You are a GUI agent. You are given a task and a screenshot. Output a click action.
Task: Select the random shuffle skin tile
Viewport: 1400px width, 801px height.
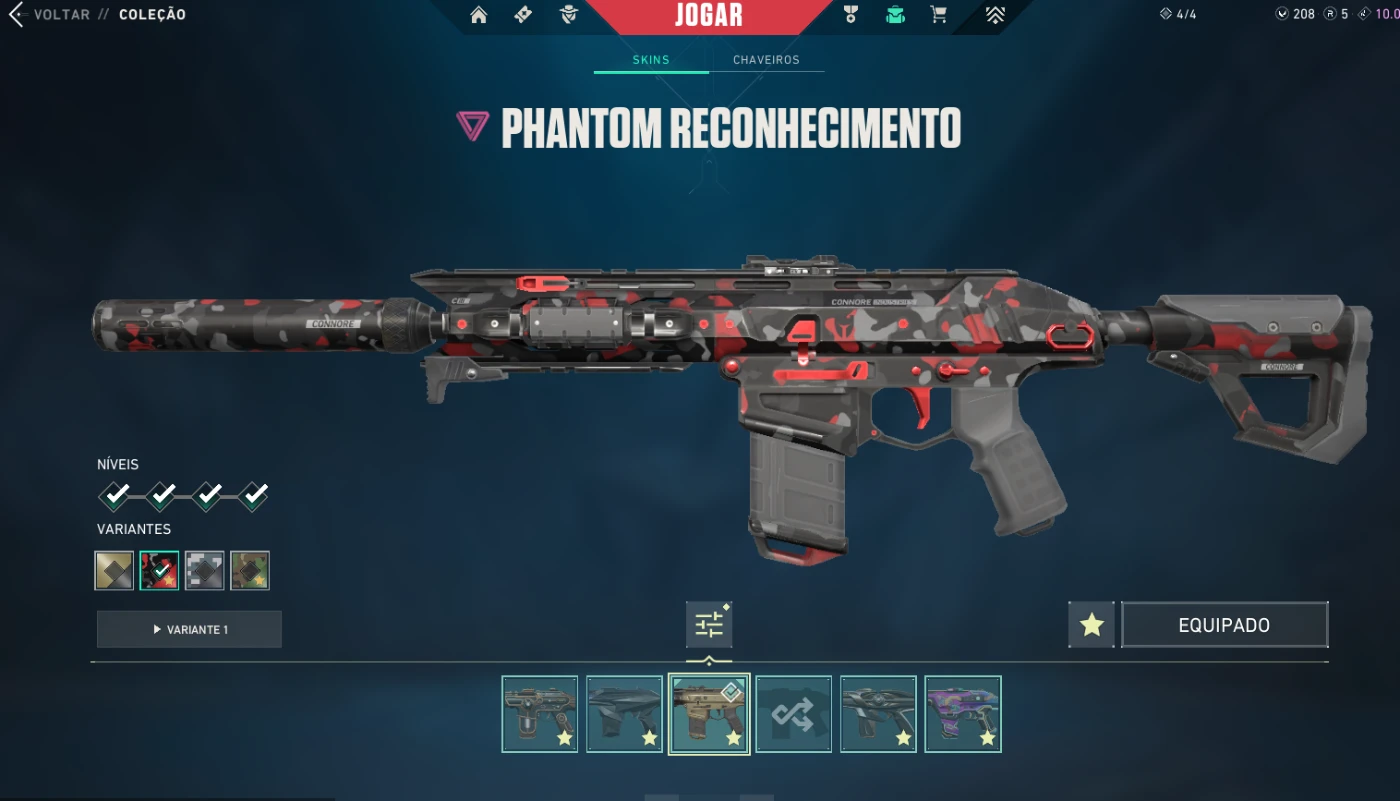(x=793, y=714)
